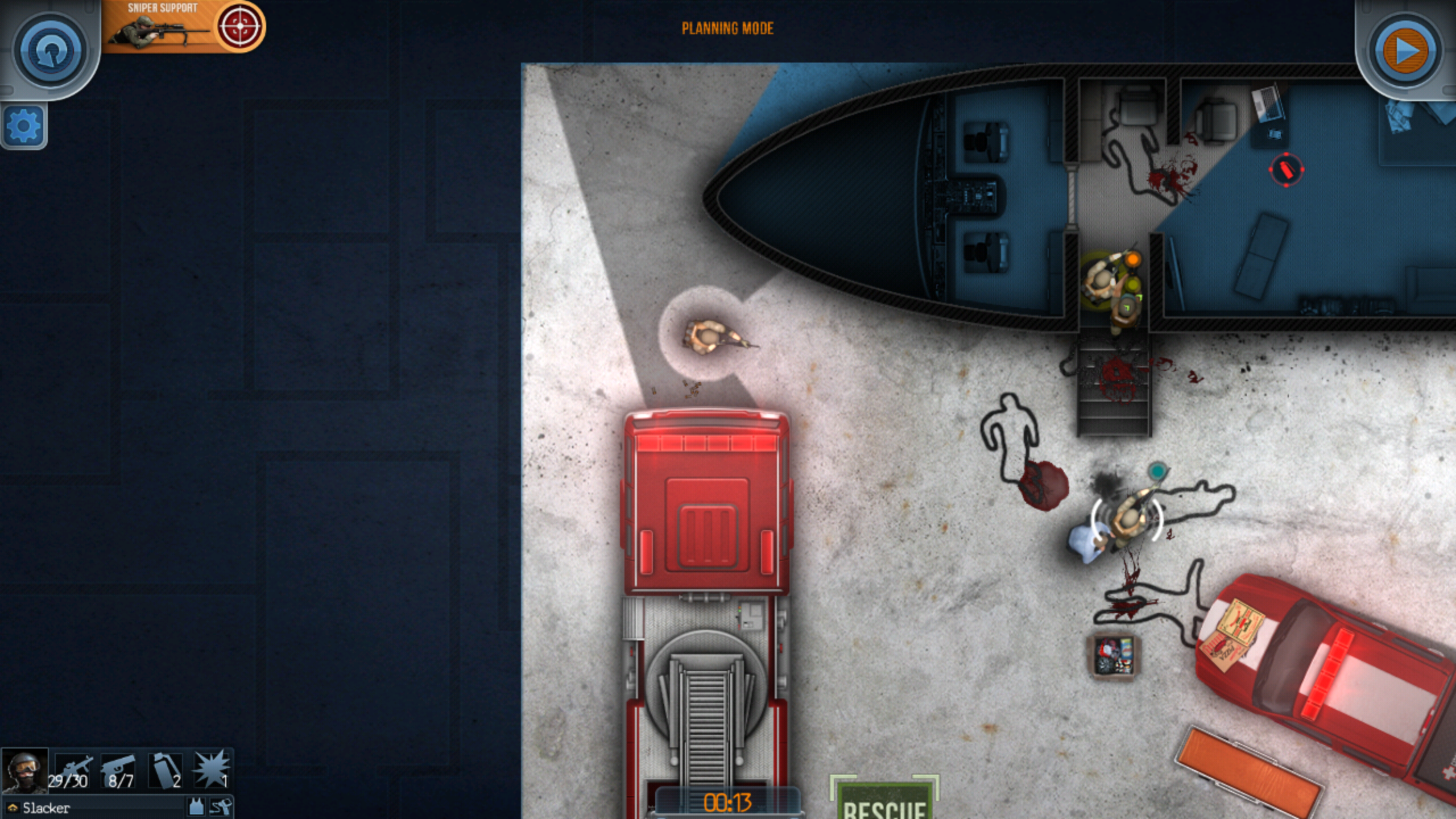Screen dimensions: 1456x819
Task: Open the gear settings menu
Action: (24, 126)
